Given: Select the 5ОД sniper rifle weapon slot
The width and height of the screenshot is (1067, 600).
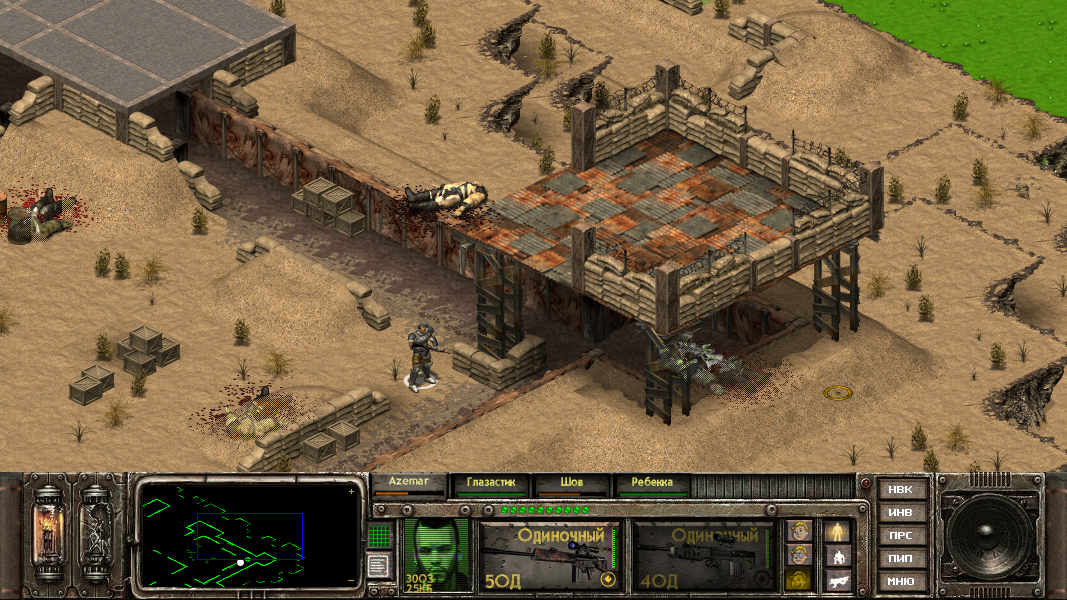Looking at the screenshot, I should tap(549, 554).
